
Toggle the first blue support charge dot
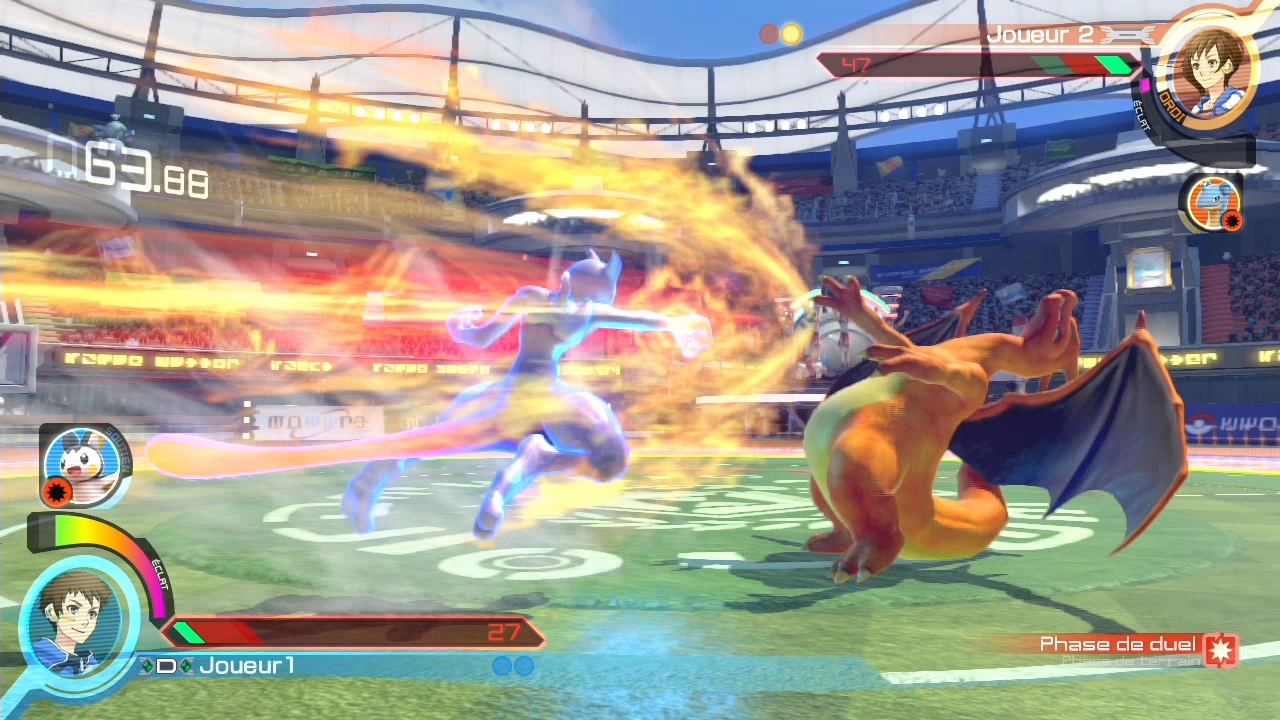(x=502, y=666)
